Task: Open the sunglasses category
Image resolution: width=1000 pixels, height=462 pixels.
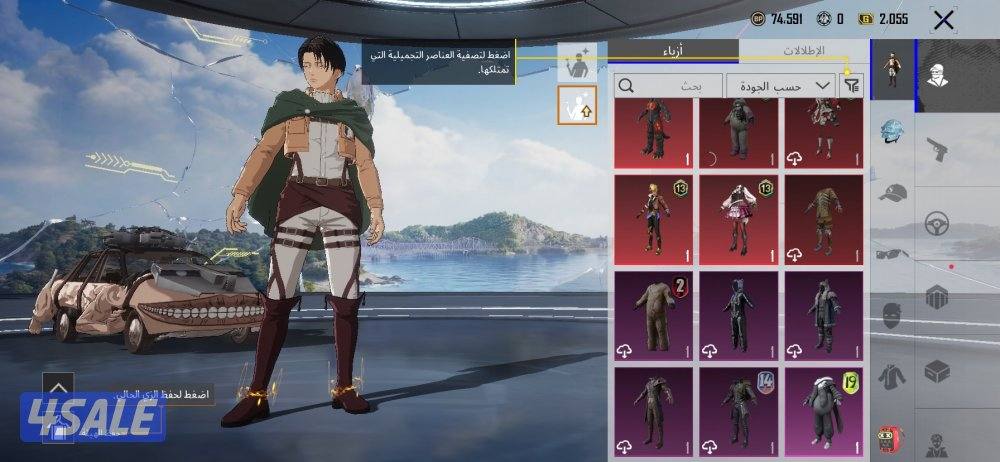Action: tap(893, 254)
